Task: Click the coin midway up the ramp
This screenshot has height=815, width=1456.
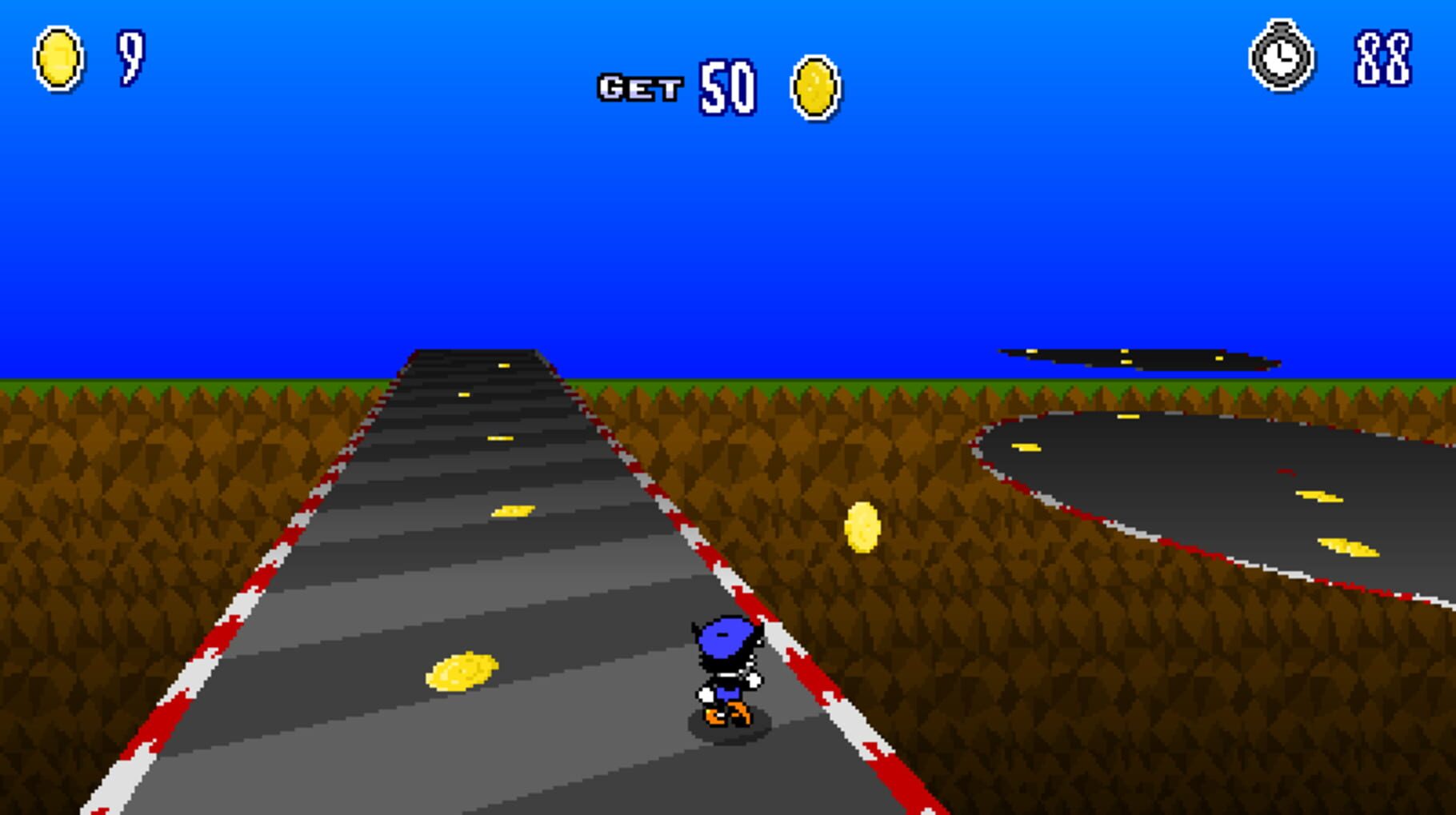Action: [x=512, y=509]
